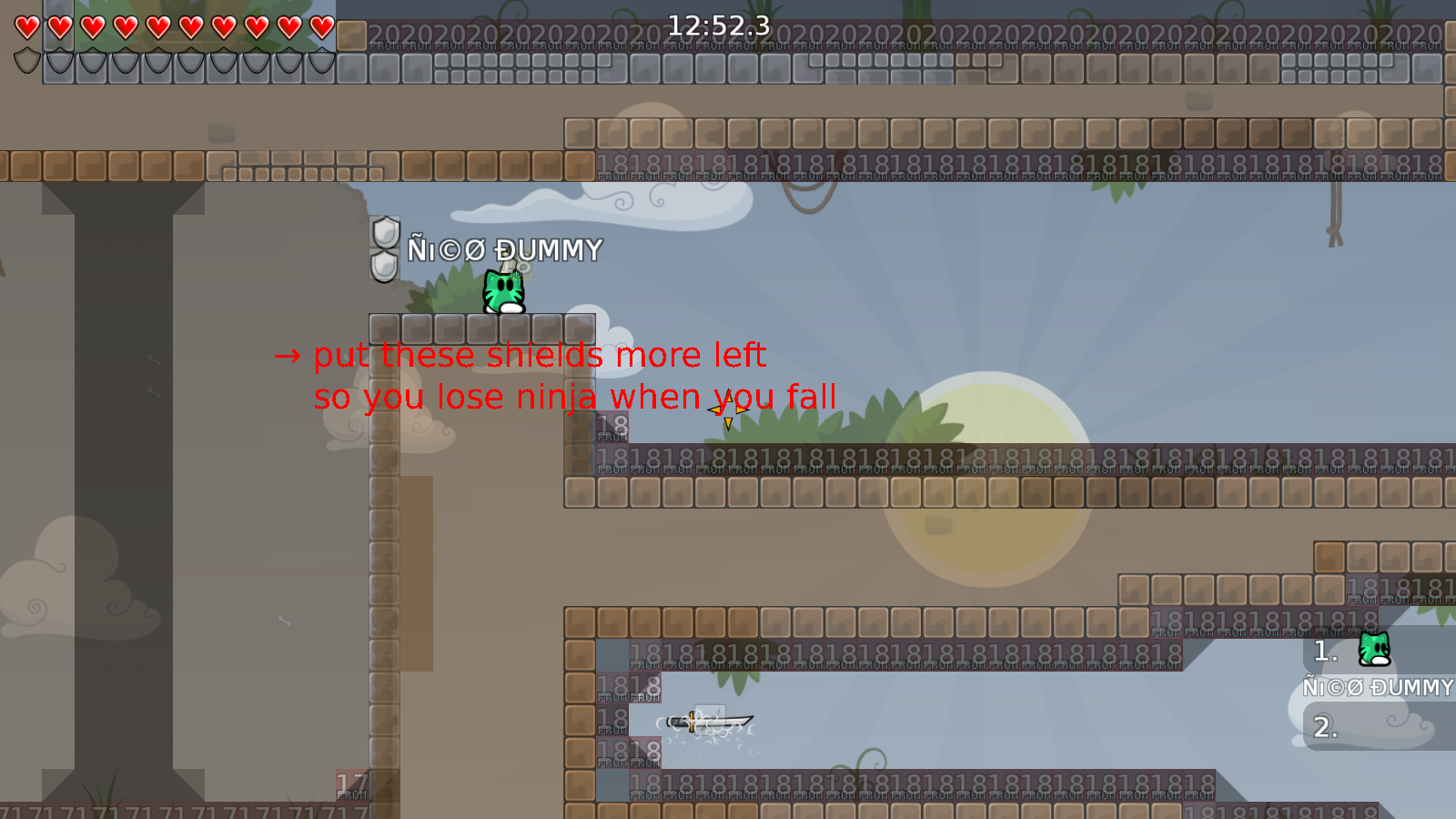The image size is (1456, 819).
Task: Click the first red heart in the health bar
Action: coord(25,27)
